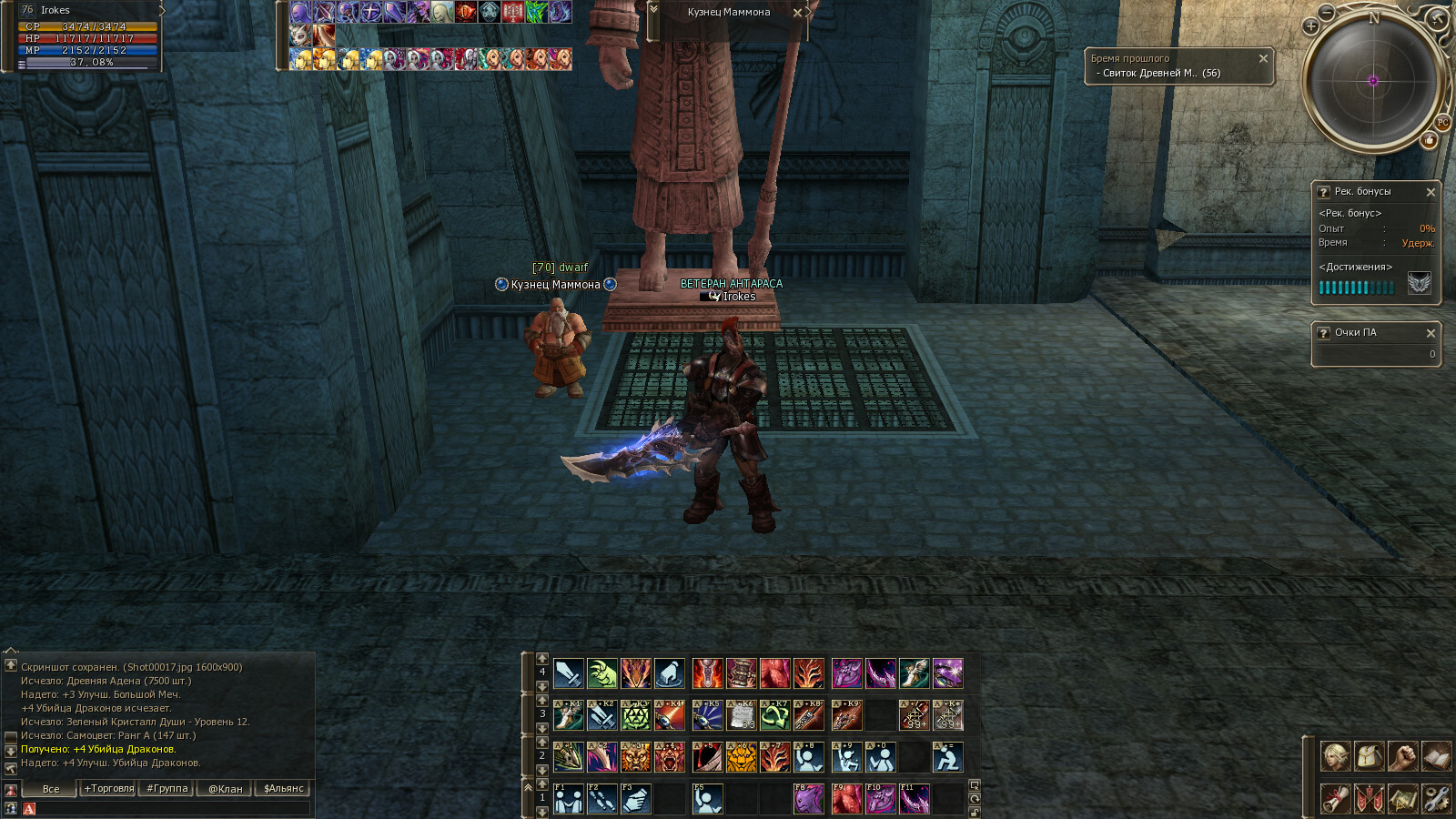Close the Кузнец Маммона target window
Image resolution: width=1456 pixels, height=819 pixels.
[x=797, y=13]
